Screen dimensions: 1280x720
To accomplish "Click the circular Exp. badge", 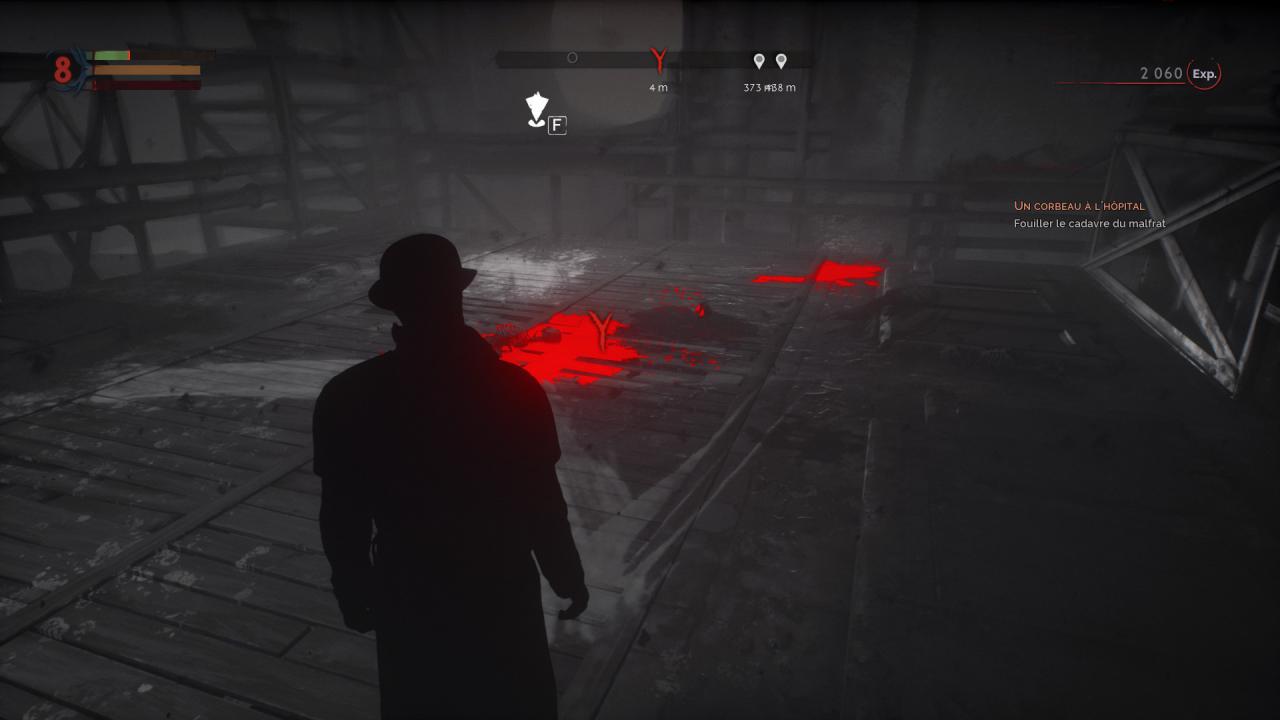I will click(1204, 74).
